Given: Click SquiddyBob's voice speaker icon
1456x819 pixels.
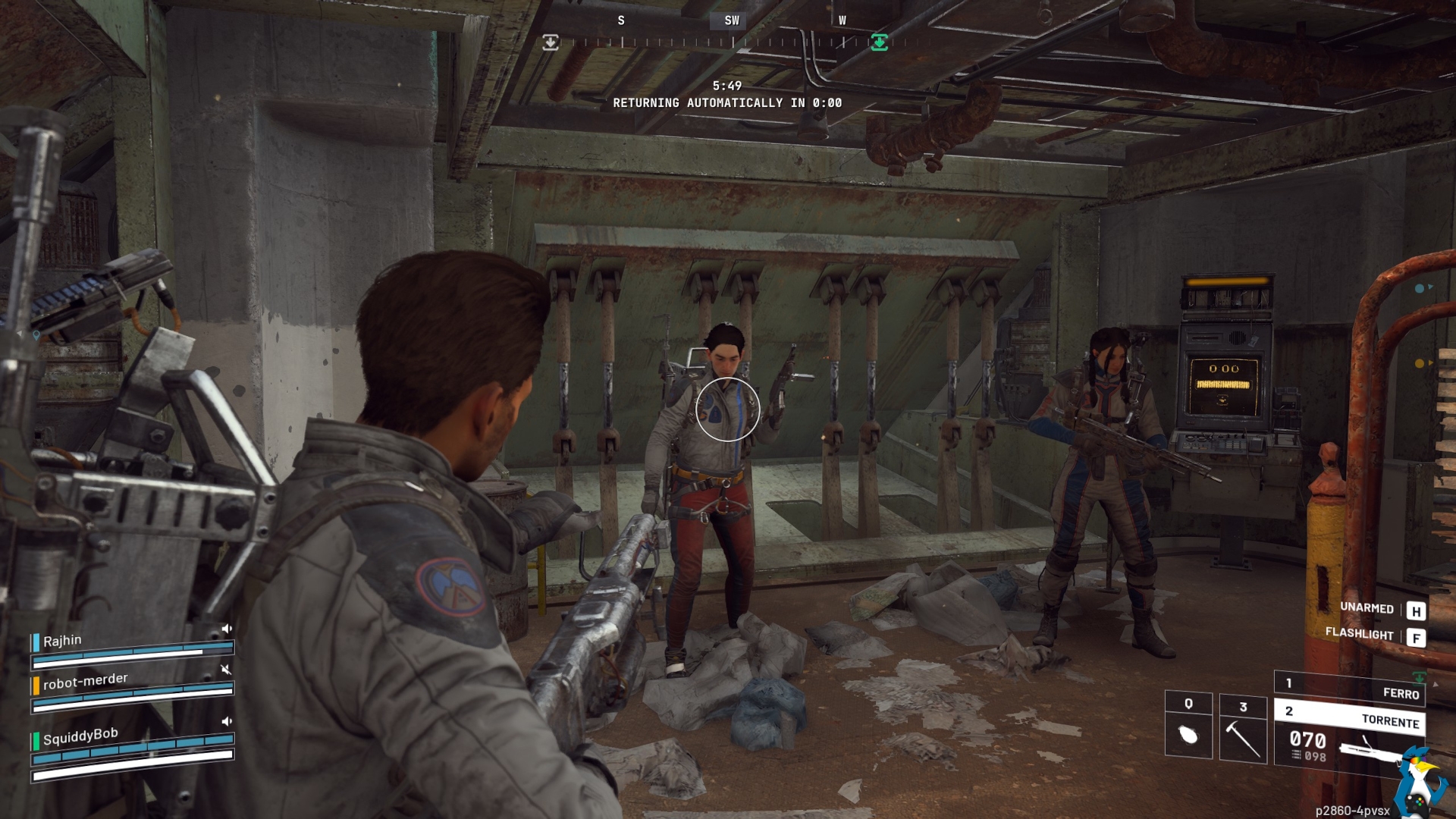Looking at the screenshot, I should 226,721.
